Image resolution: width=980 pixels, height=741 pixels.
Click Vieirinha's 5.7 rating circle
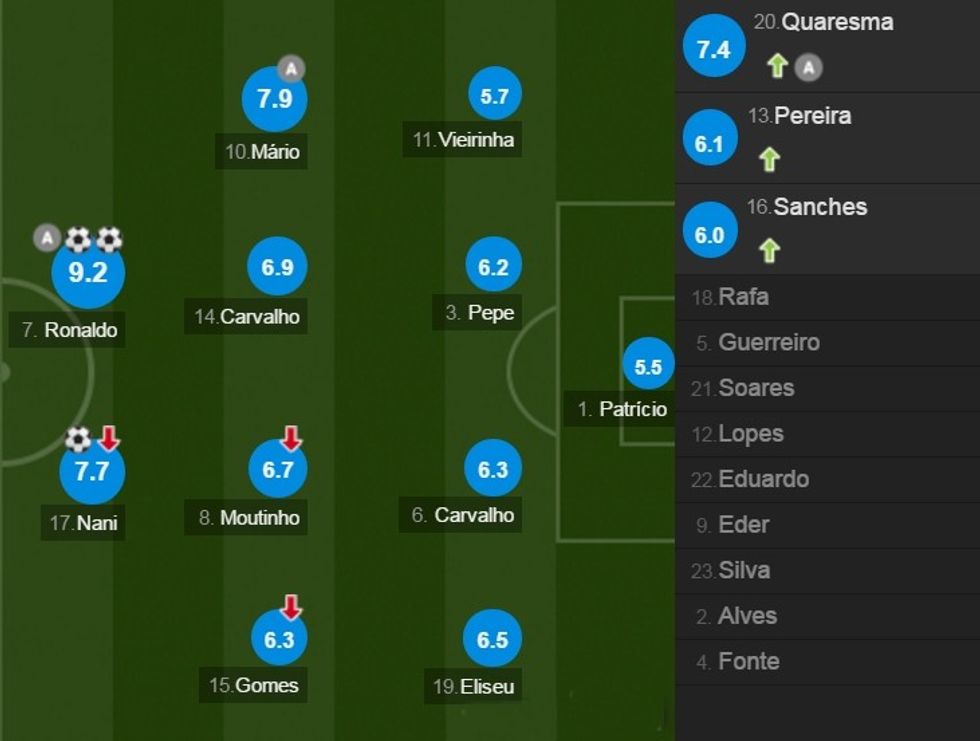pyautogui.click(x=494, y=97)
